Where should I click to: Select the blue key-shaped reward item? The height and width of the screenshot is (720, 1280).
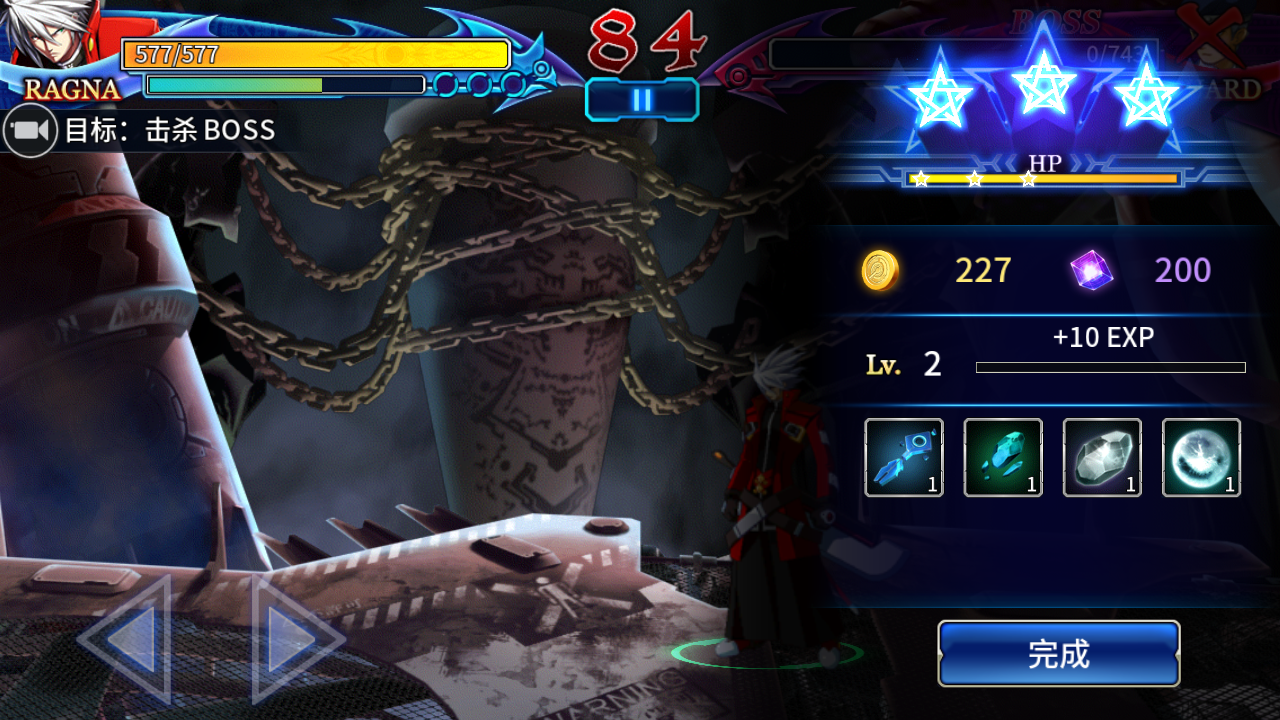pos(903,457)
